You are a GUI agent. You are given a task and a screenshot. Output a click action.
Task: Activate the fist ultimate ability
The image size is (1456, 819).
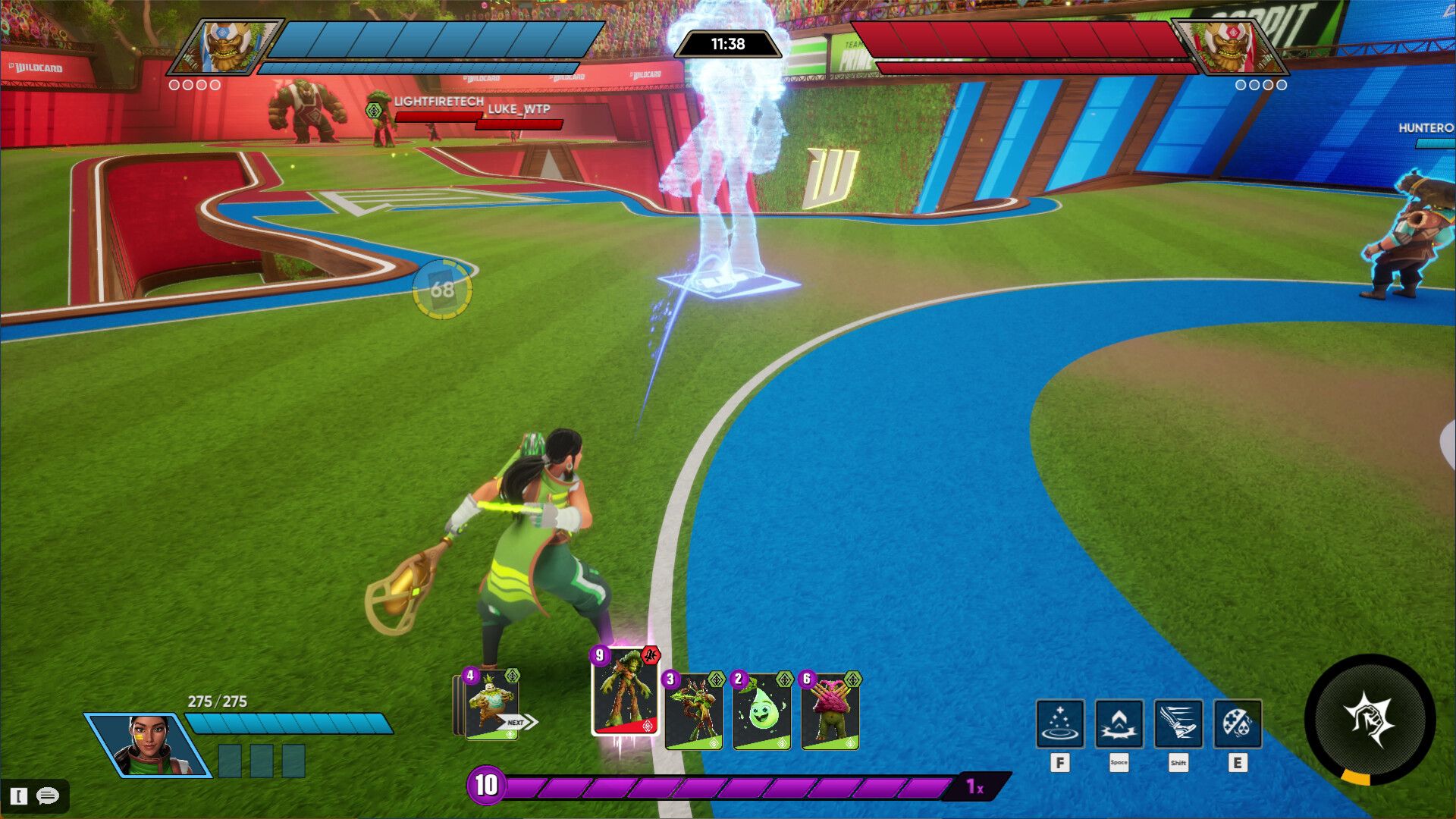pyautogui.click(x=1369, y=718)
